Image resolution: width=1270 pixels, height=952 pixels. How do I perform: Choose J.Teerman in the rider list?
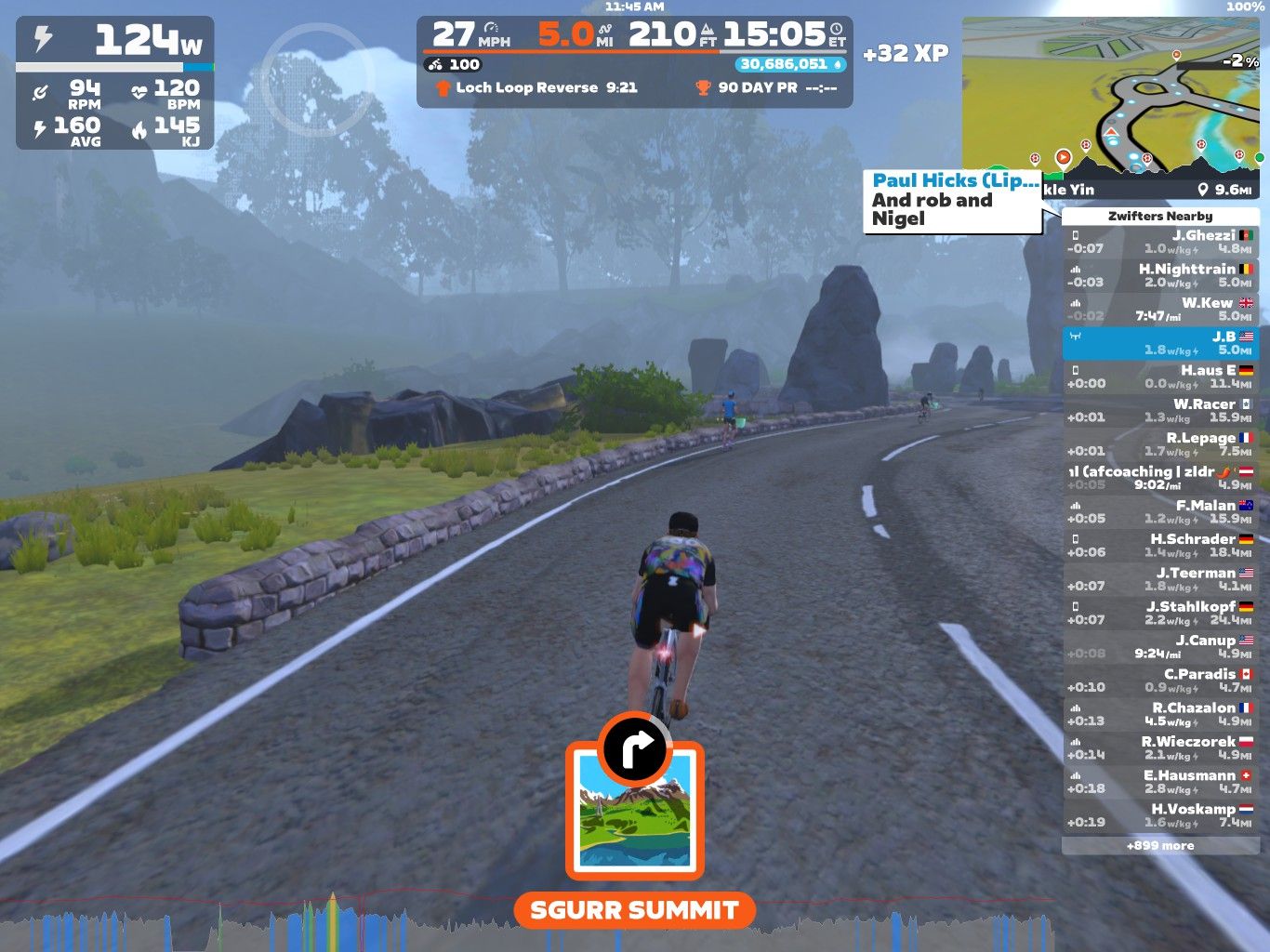(x=1160, y=578)
